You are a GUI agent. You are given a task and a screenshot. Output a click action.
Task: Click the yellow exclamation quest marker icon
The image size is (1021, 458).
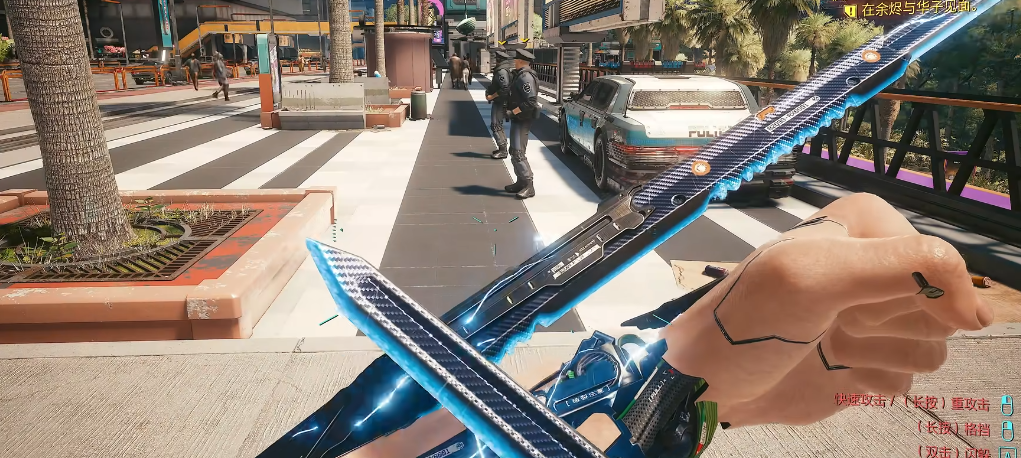pyautogui.click(x=850, y=10)
